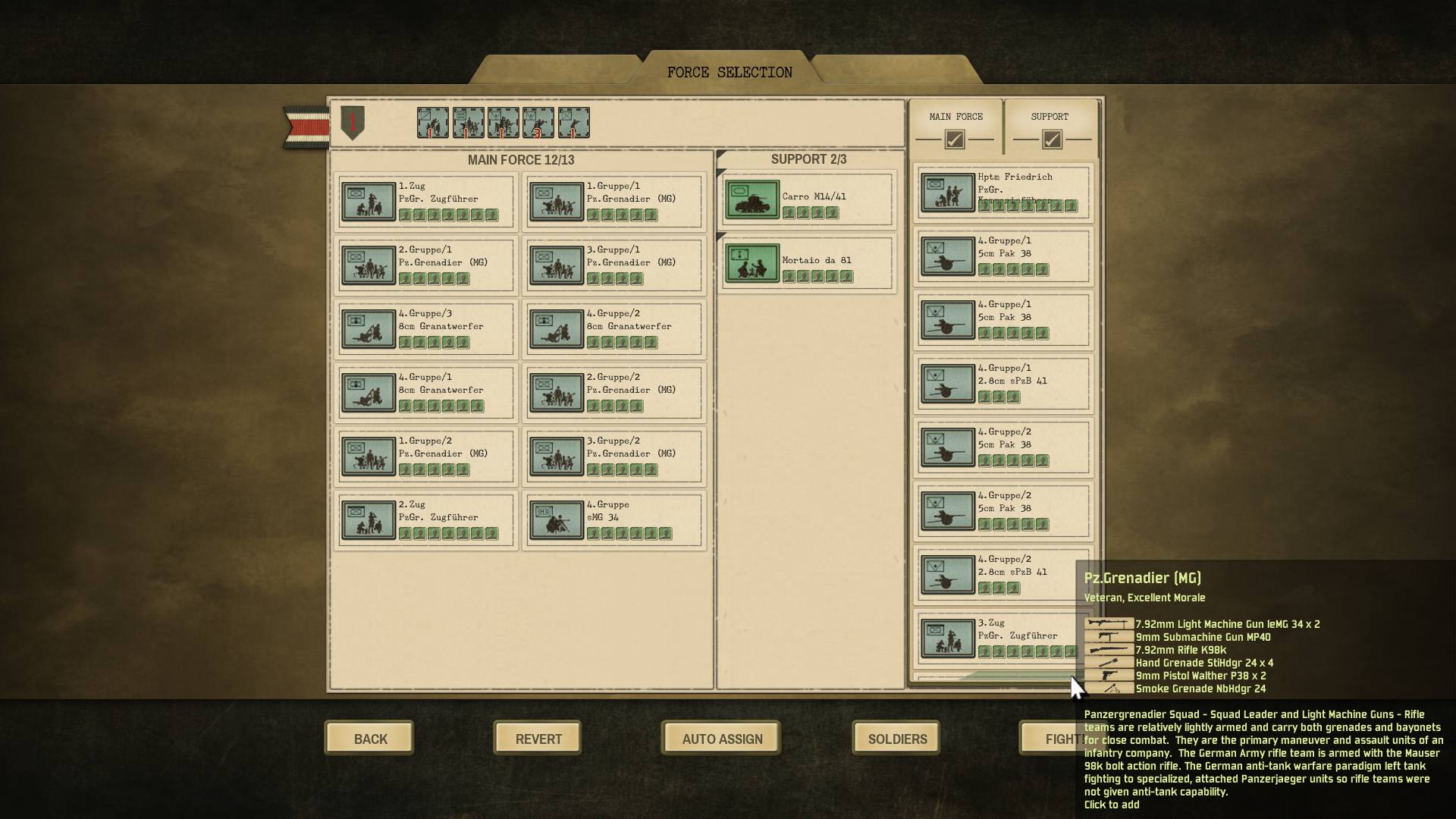Auto assign units to the force
Image resolution: width=1456 pixels, height=819 pixels.
(x=721, y=739)
